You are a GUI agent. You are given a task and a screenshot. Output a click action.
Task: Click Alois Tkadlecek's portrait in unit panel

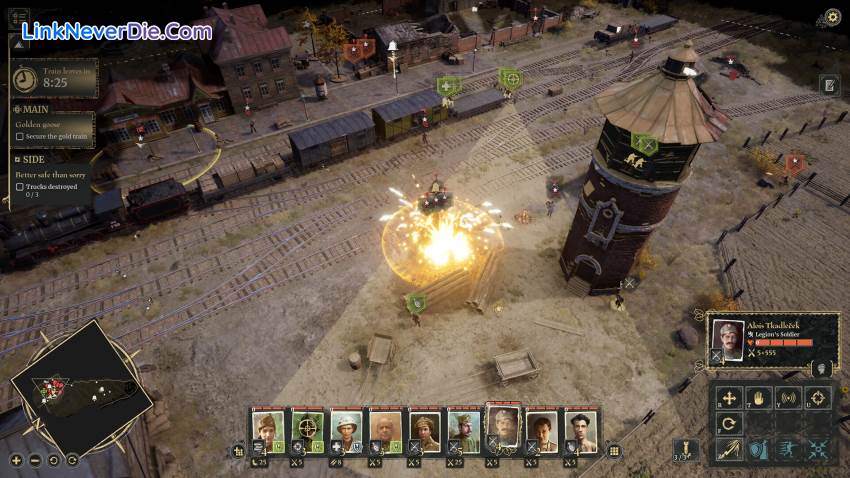pos(728,340)
